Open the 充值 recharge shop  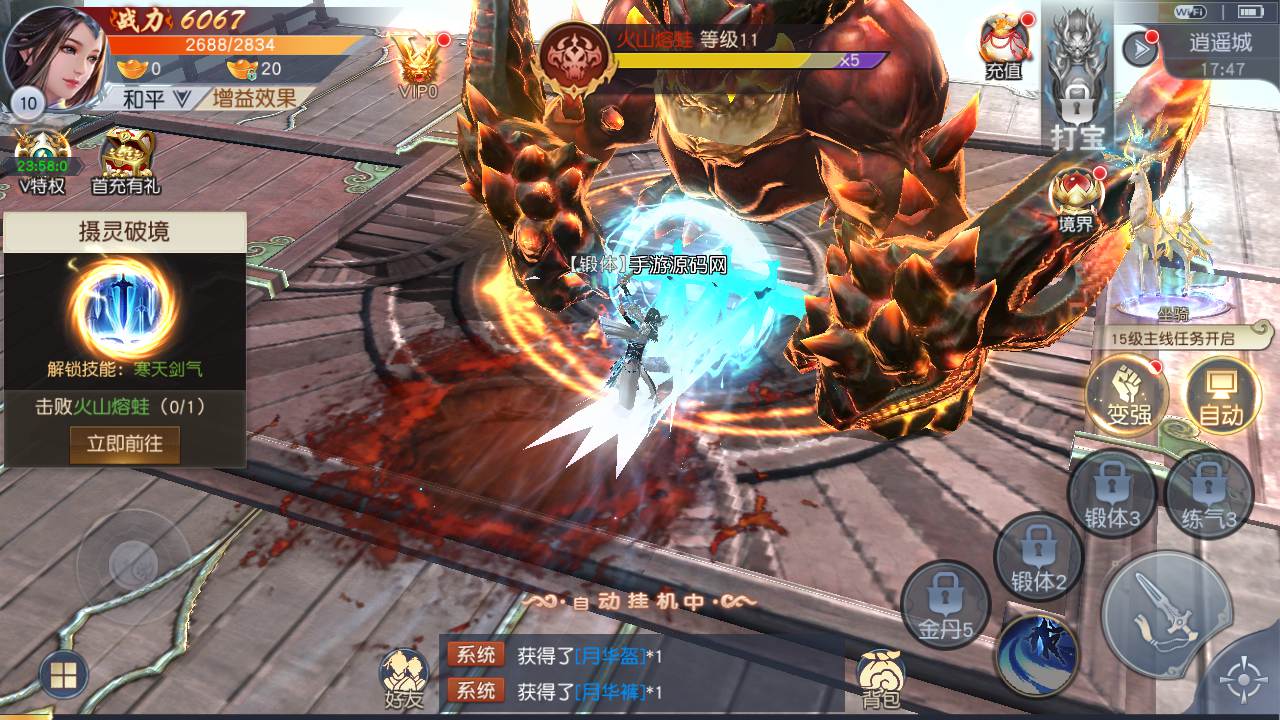click(1003, 47)
